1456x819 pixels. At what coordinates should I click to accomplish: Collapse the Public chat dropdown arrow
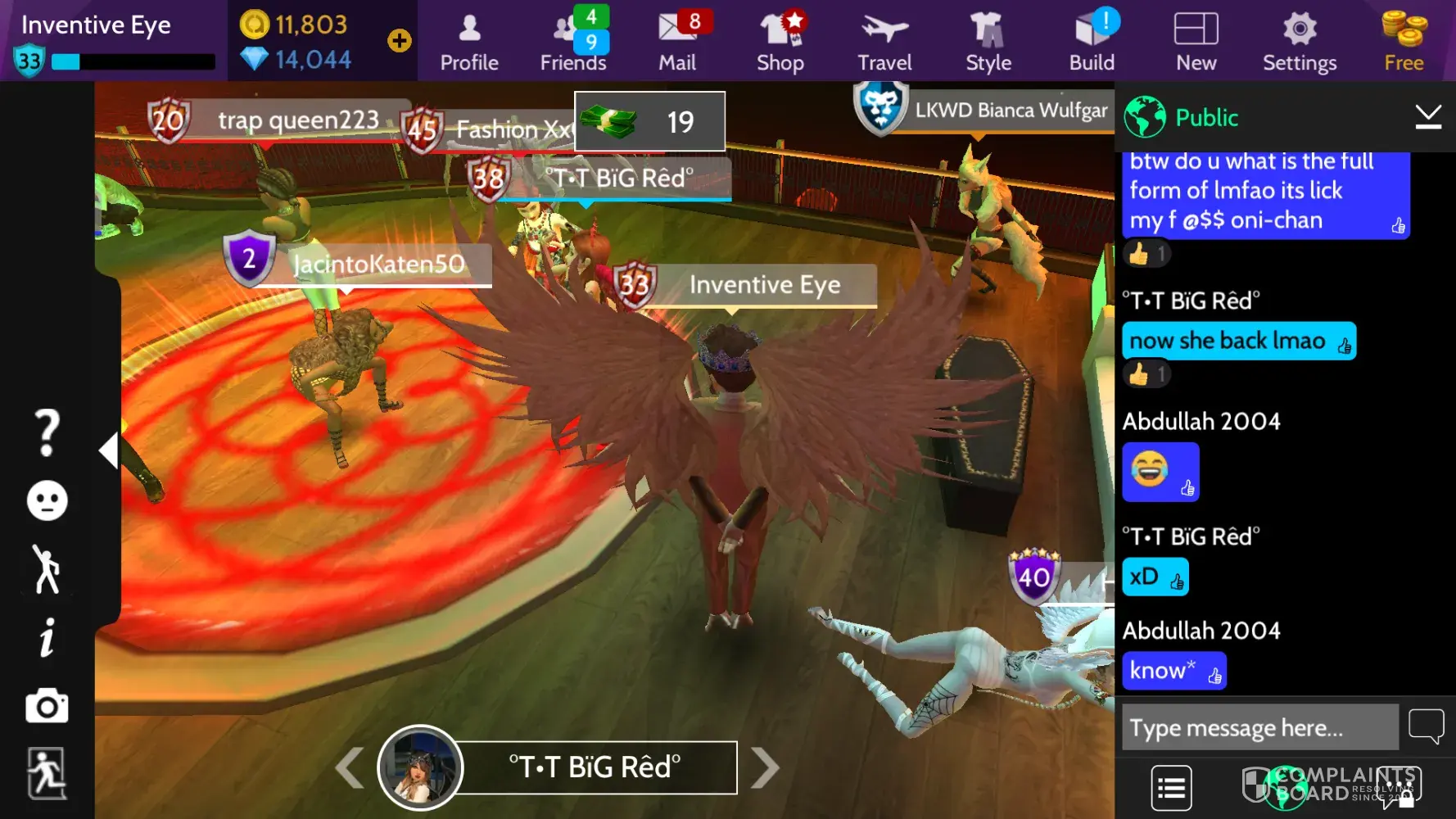tap(1428, 117)
